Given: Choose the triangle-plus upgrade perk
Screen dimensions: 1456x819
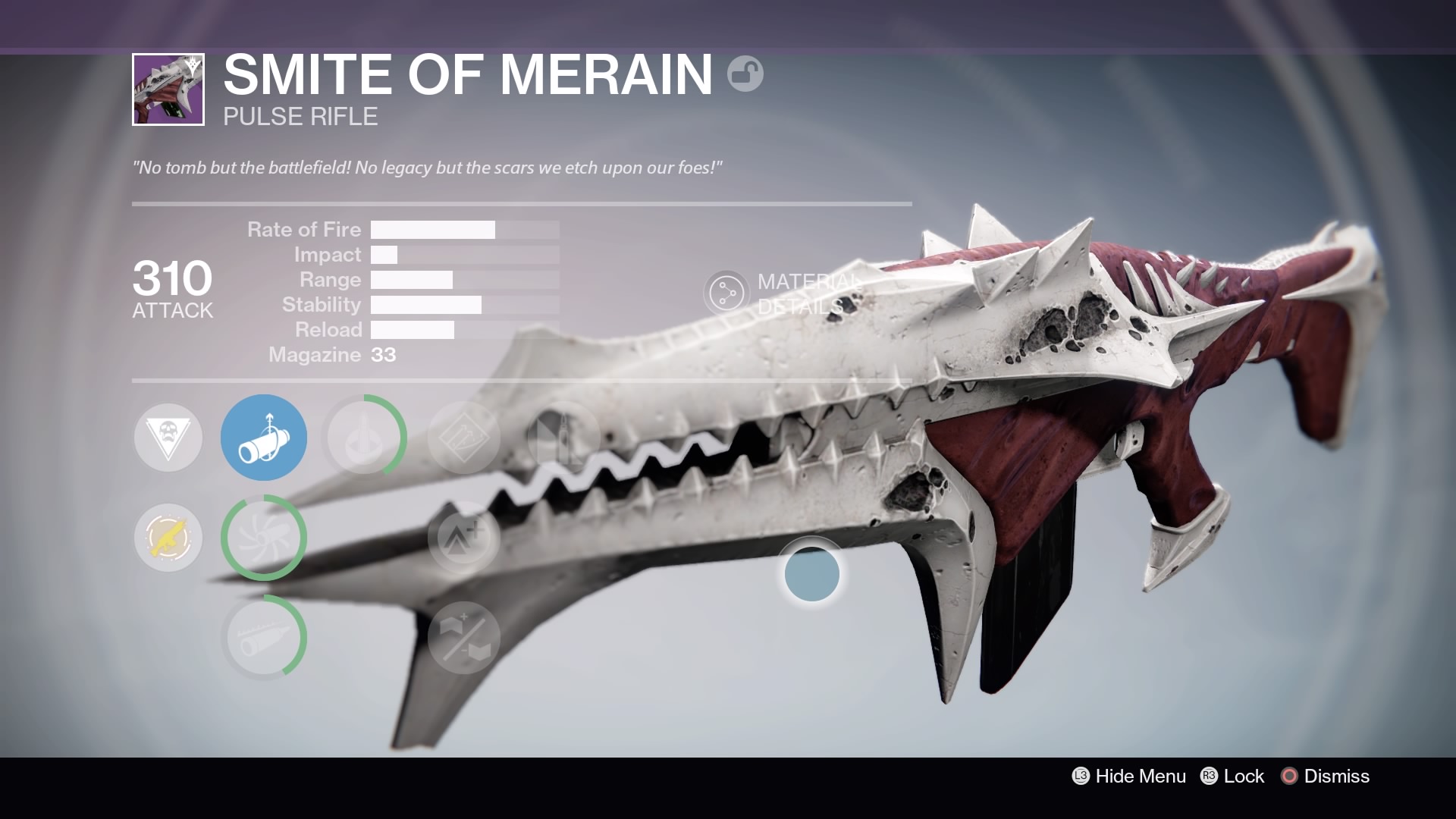Looking at the screenshot, I should tap(464, 538).
